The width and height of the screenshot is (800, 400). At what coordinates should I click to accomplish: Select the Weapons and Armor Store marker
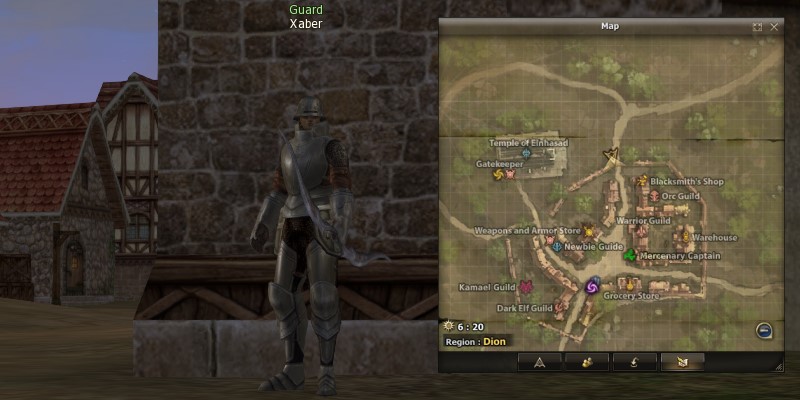pyautogui.click(x=589, y=231)
